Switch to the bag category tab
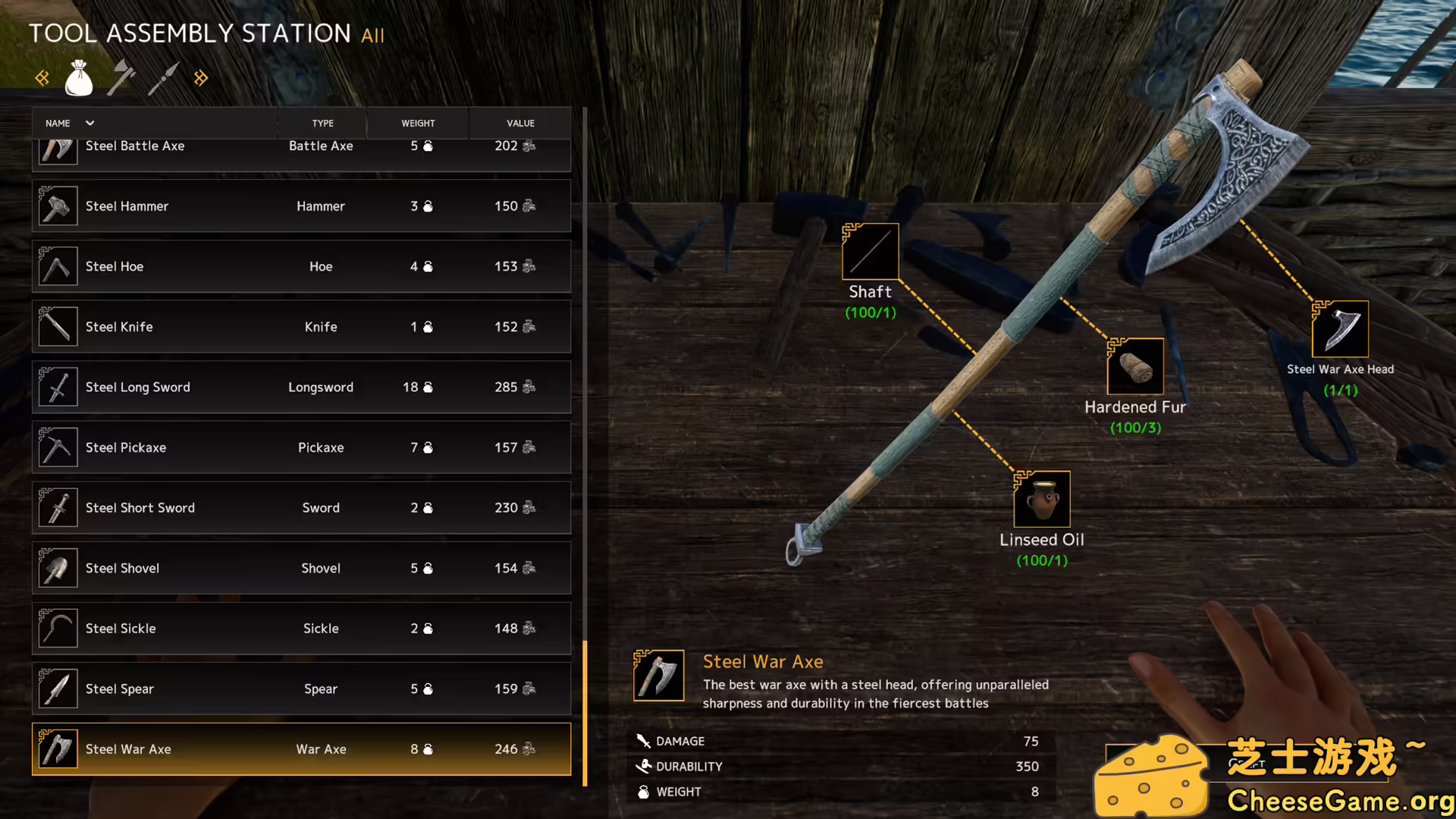 (x=79, y=78)
